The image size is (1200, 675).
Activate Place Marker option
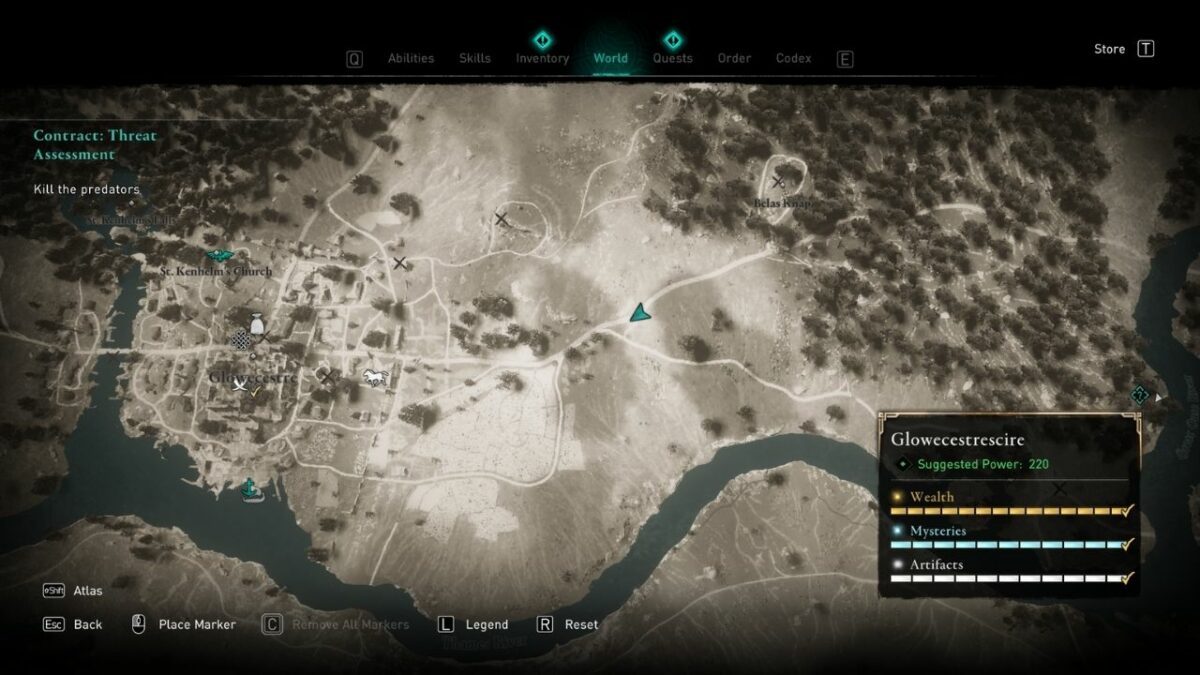pyautogui.click(x=197, y=625)
